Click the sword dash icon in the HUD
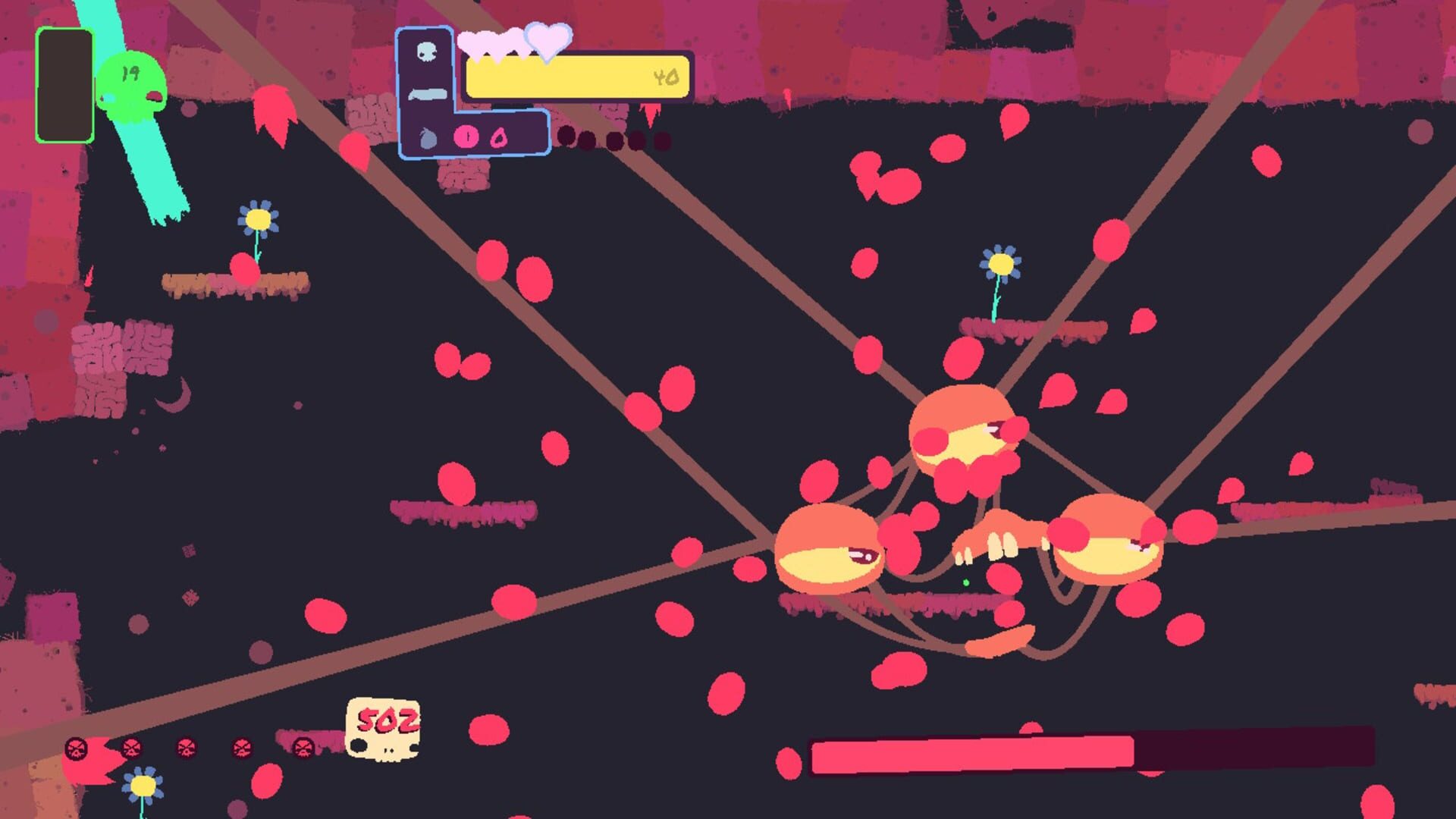The image size is (1456, 819). [x=428, y=94]
